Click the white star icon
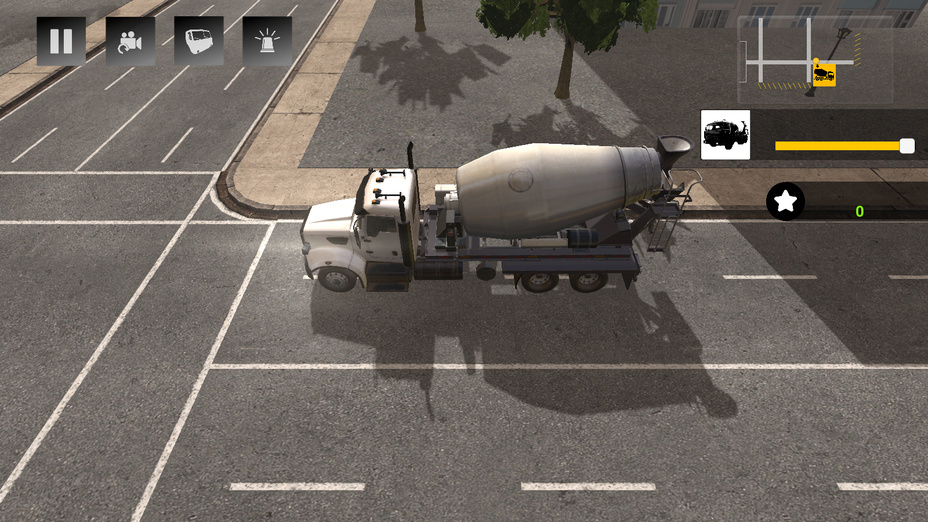The width and height of the screenshot is (928, 522). [x=786, y=202]
